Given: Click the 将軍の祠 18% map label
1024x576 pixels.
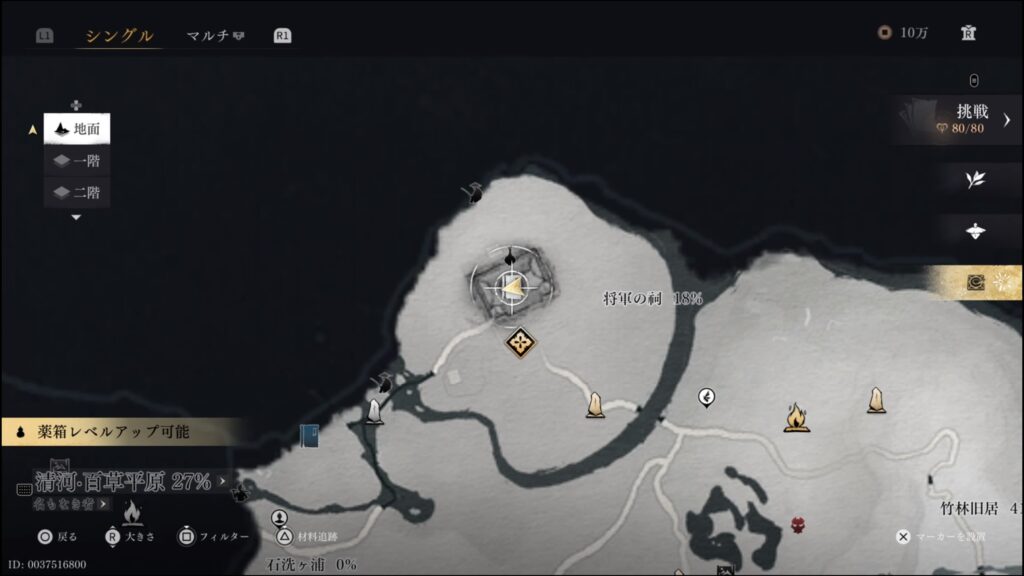Looking at the screenshot, I should (652, 298).
